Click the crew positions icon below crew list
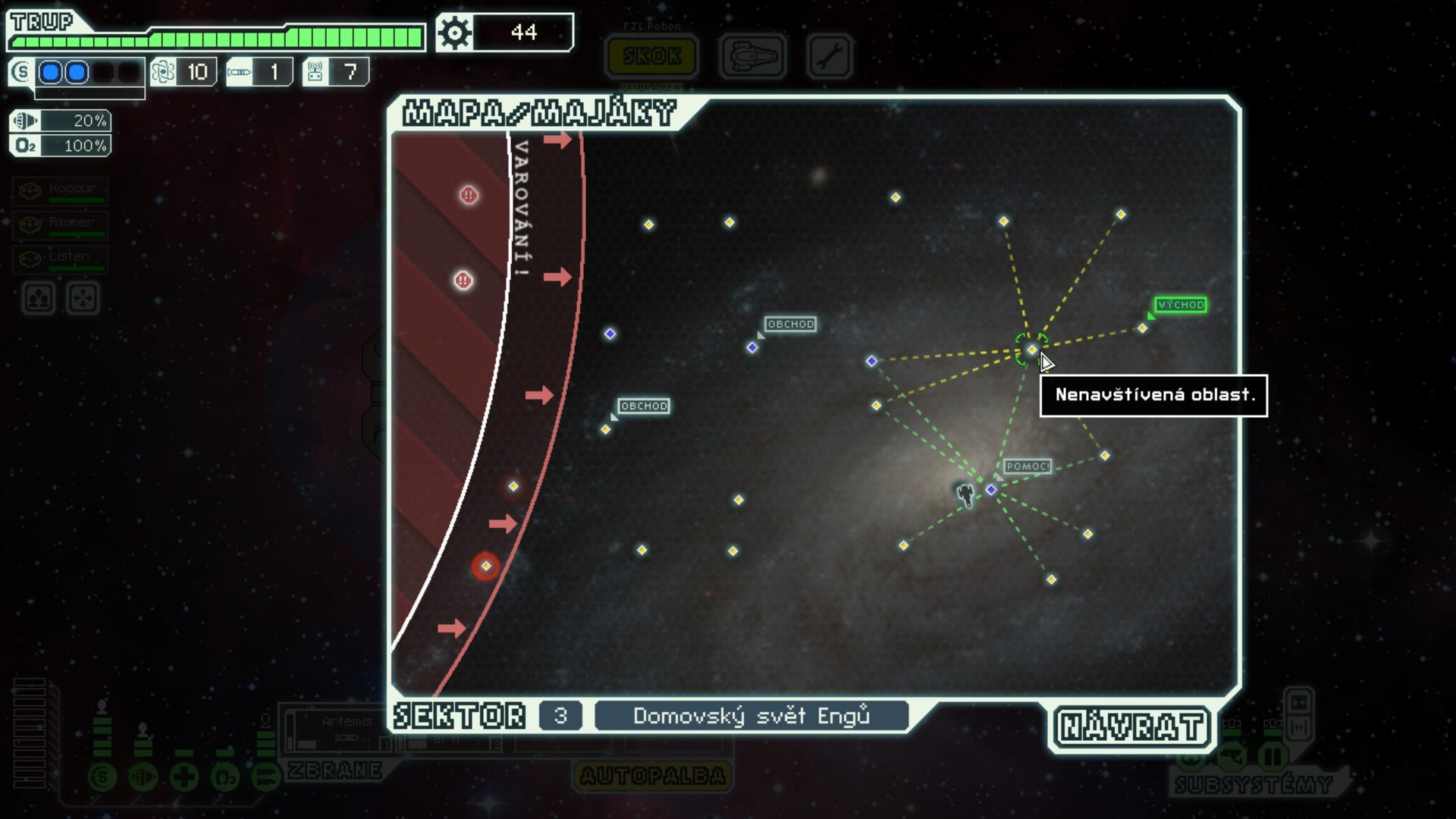1456x819 pixels. click(x=37, y=298)
